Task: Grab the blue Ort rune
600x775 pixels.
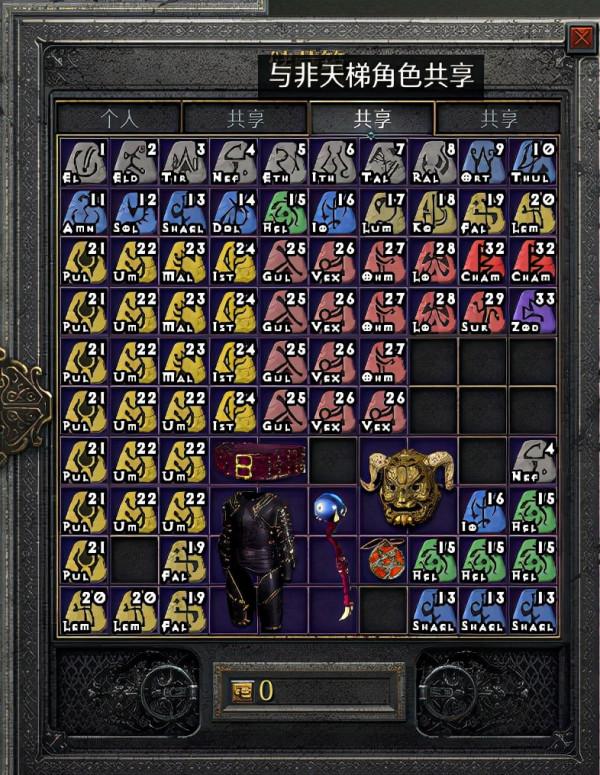Action: pyautogui.click(x=484, y=161)
